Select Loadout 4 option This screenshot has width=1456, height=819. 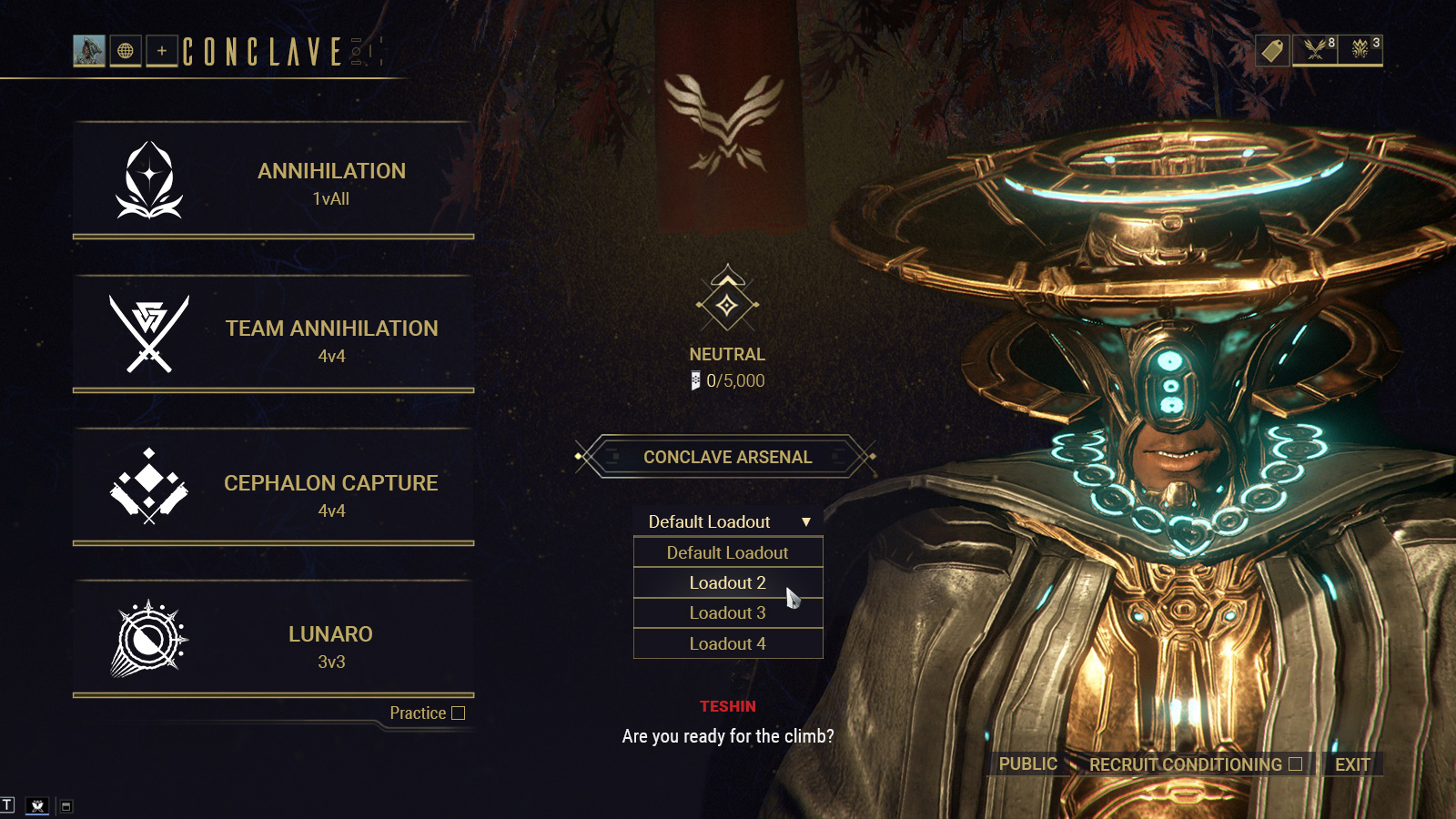727,643
